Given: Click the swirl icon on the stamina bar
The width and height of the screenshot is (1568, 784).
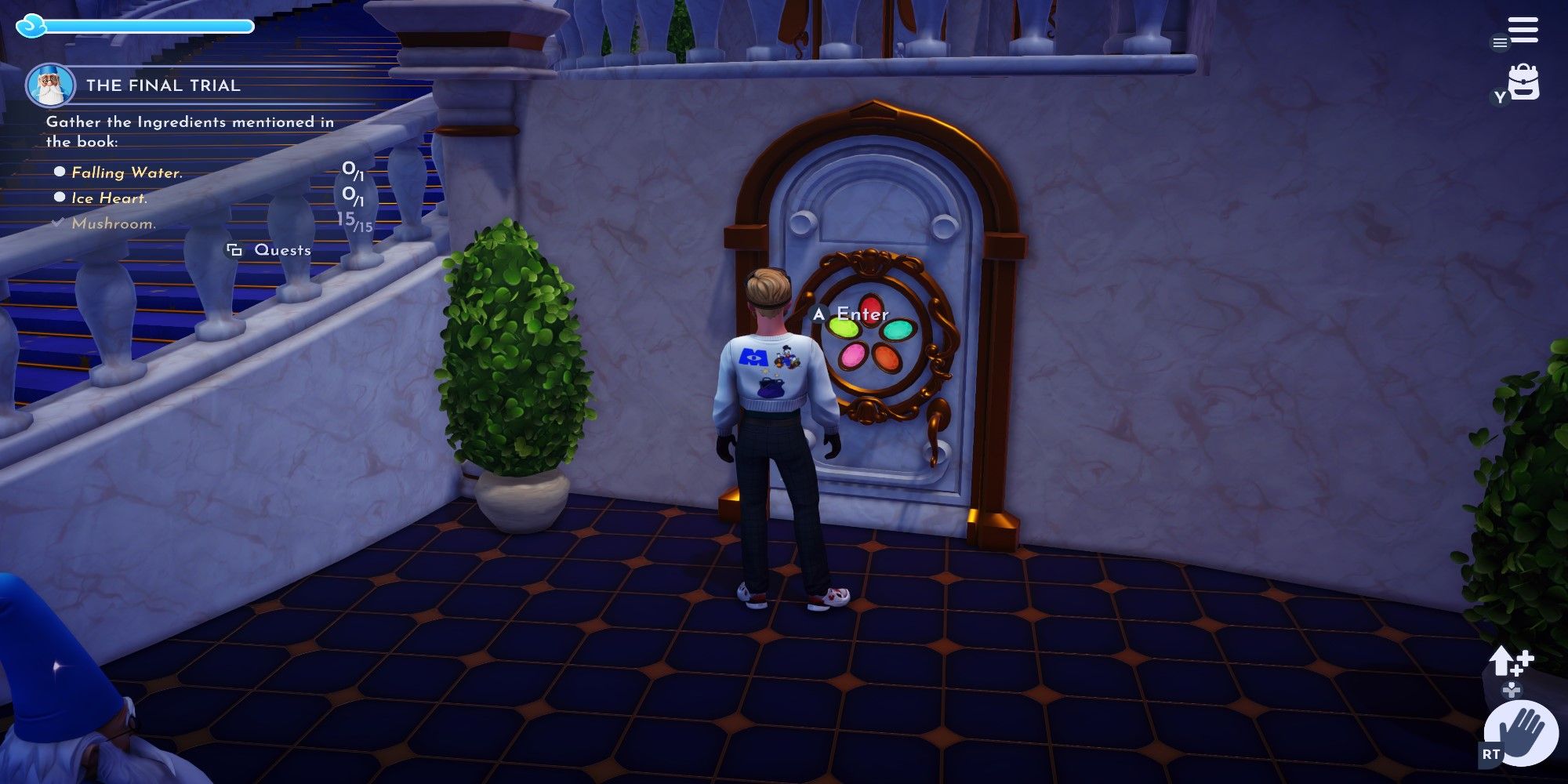Looking at the screenshot, I should [x=30, y=24].
